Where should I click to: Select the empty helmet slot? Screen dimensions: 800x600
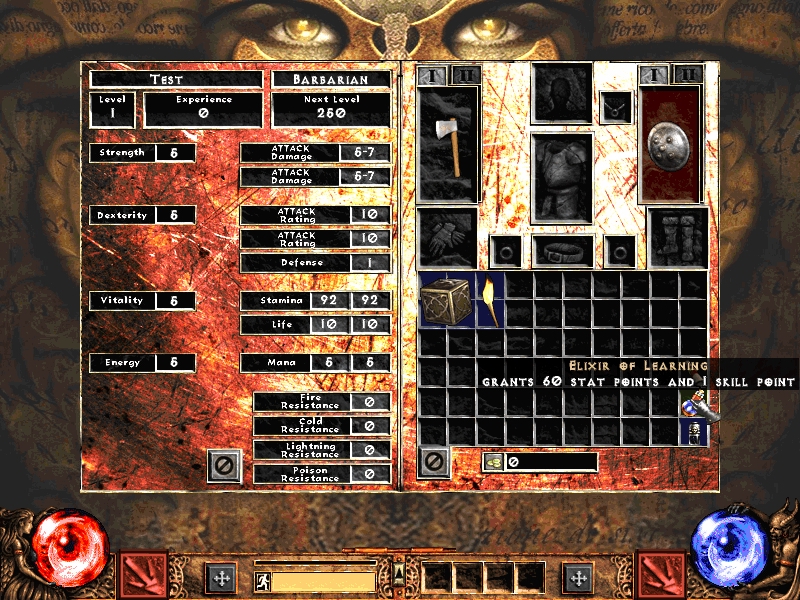point(562,95)
